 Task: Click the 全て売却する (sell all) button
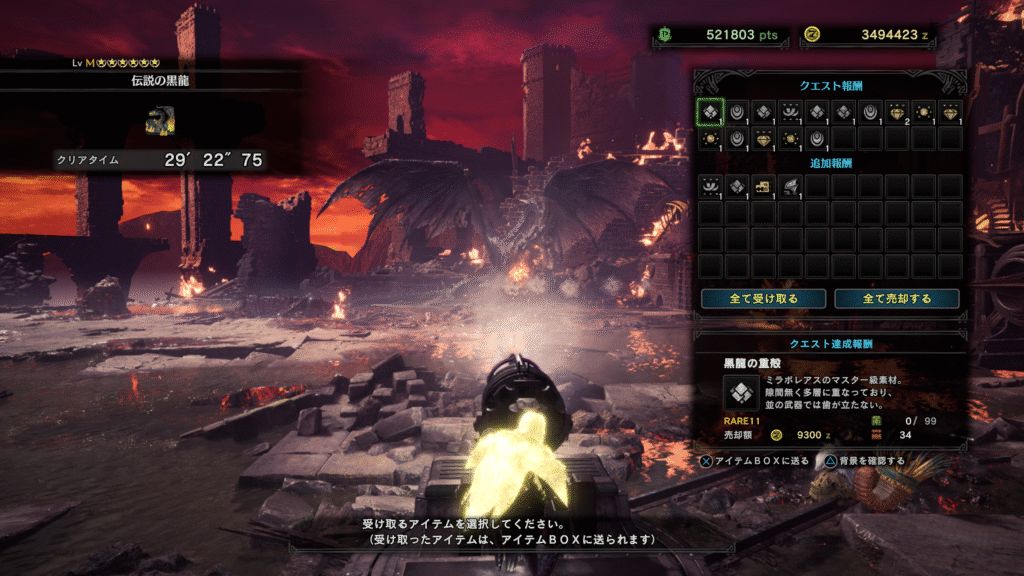896,298
